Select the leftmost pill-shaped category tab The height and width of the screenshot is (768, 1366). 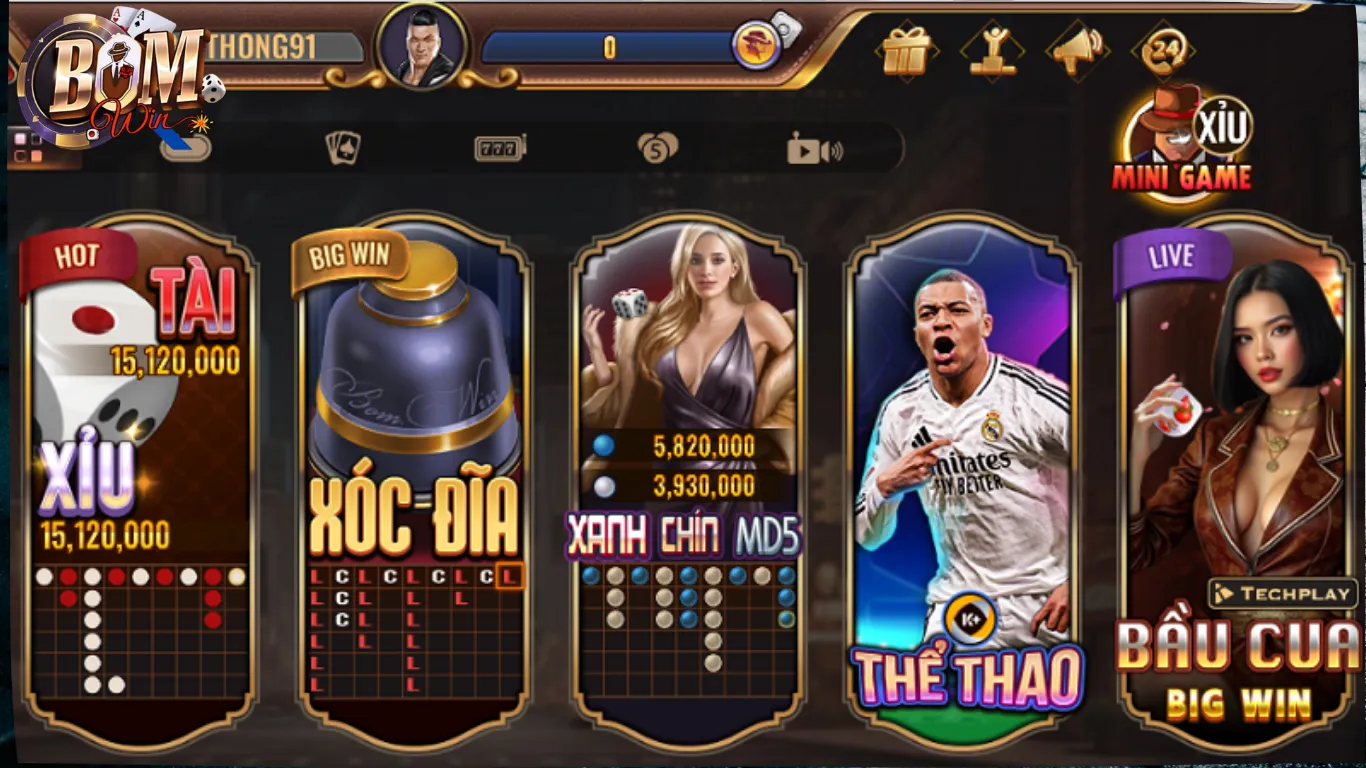tap(185, 148)
